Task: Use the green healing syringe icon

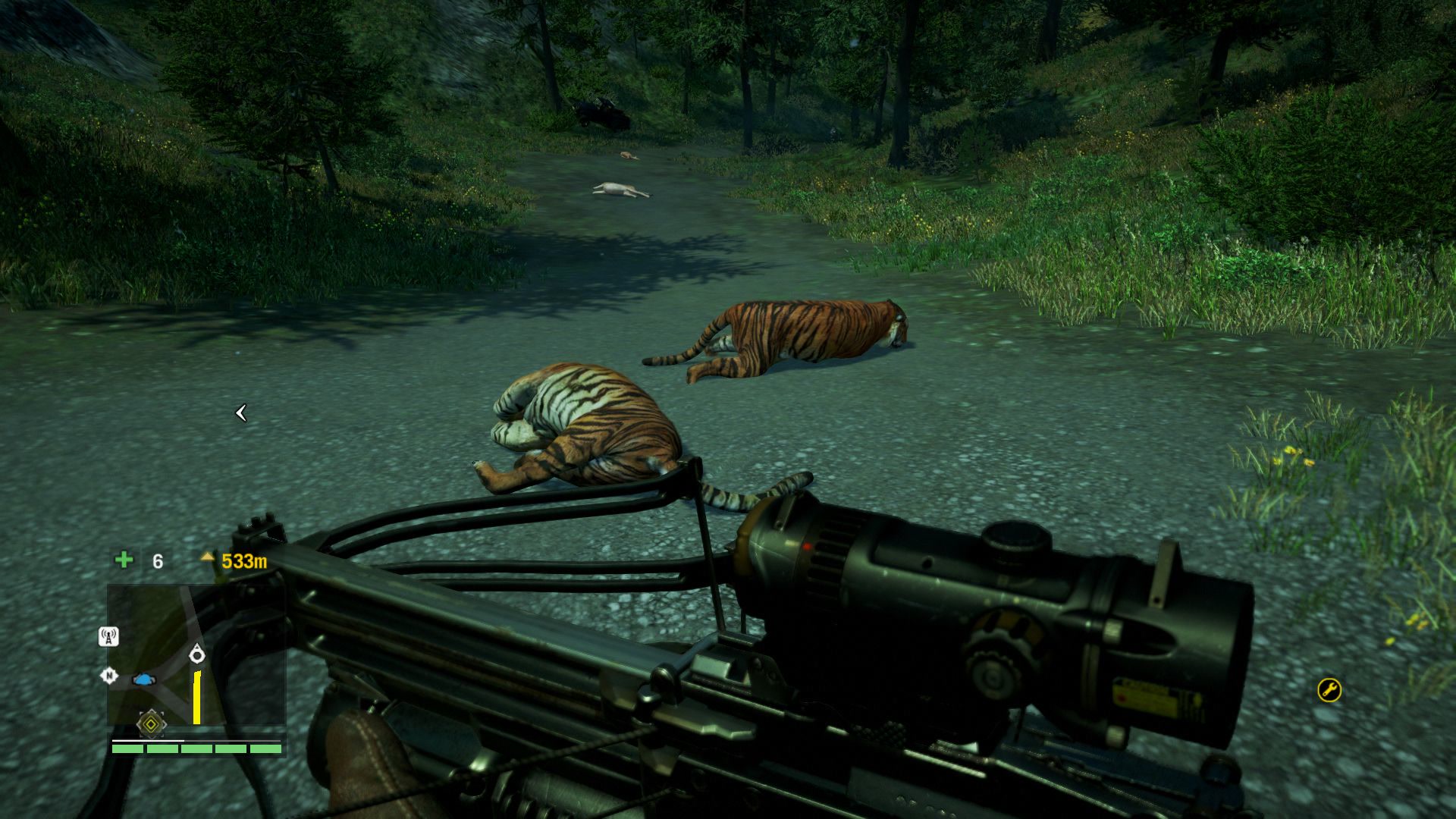Action: coord(124,560)
